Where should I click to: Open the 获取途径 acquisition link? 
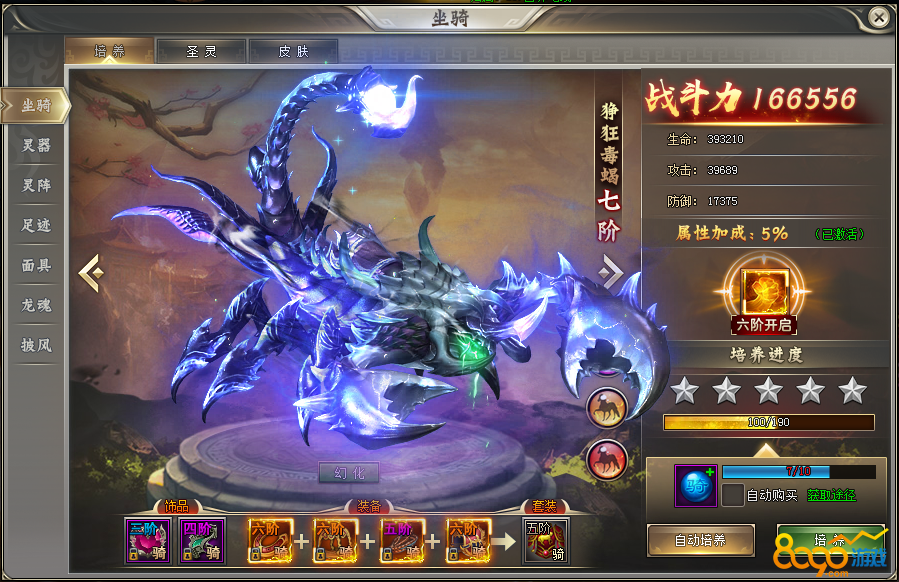832,495
